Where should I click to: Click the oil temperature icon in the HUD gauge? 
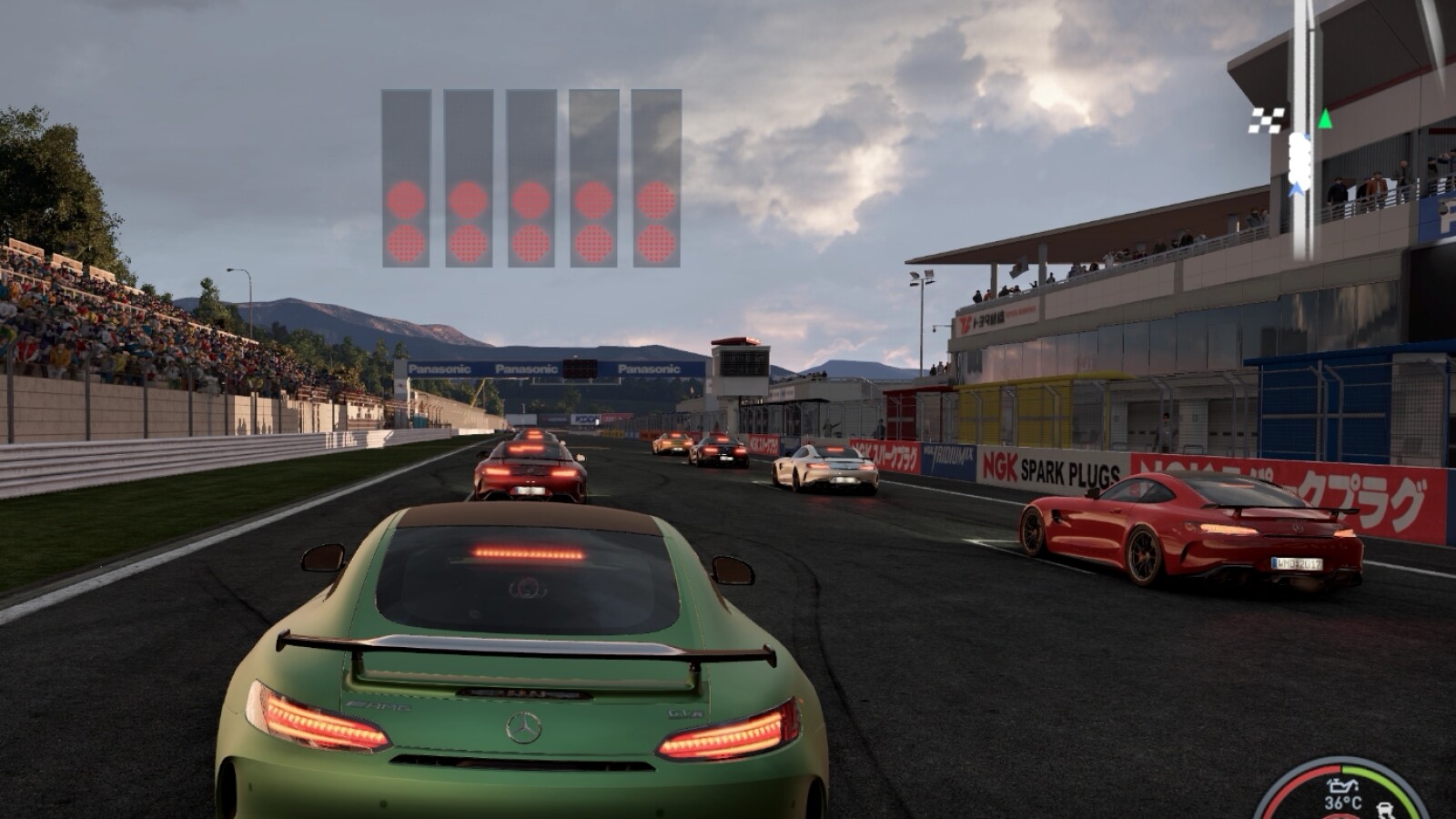click(x=1342, y=786)
